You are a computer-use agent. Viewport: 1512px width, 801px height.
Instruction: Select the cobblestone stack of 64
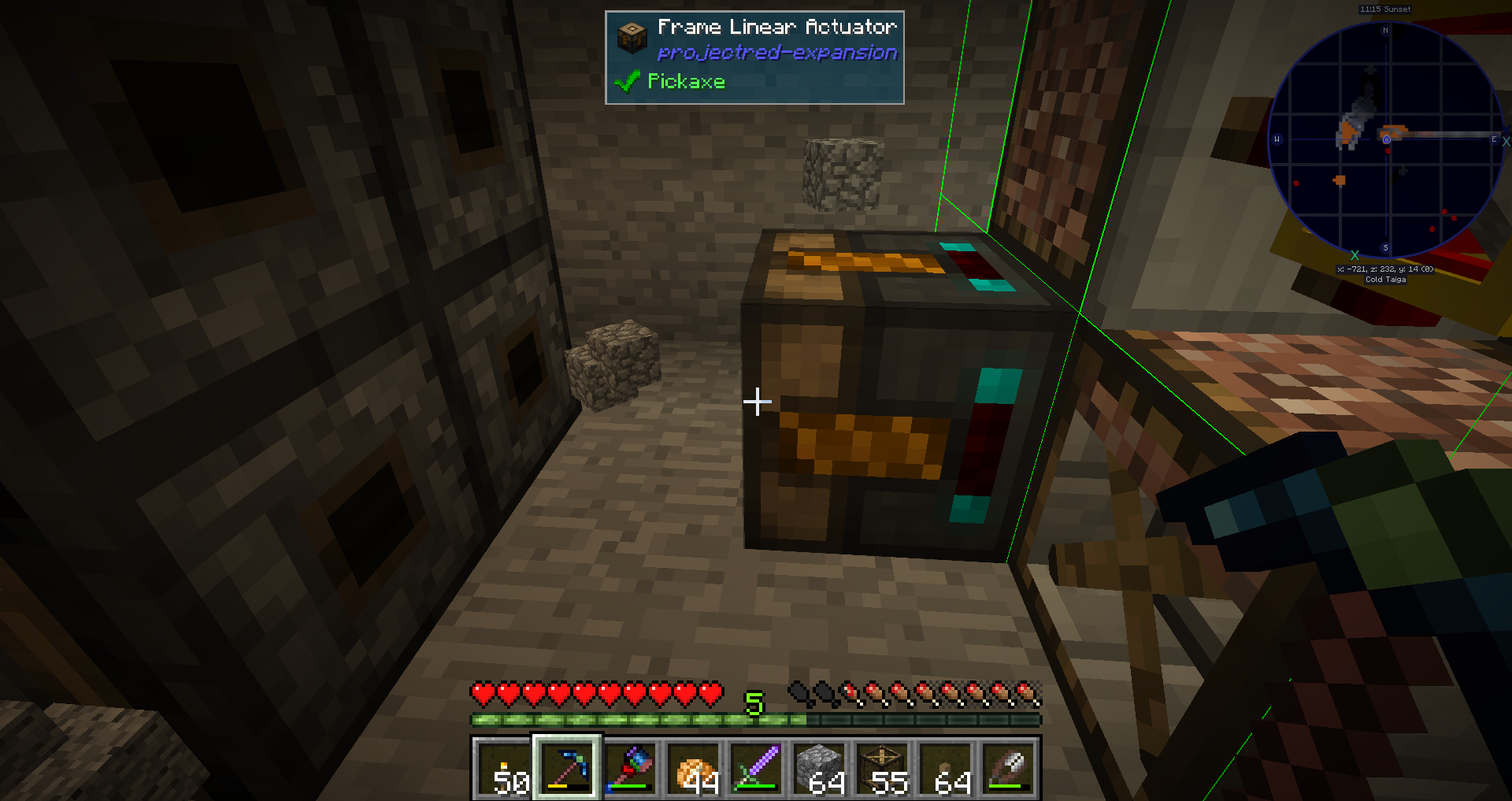pos(819,769)
